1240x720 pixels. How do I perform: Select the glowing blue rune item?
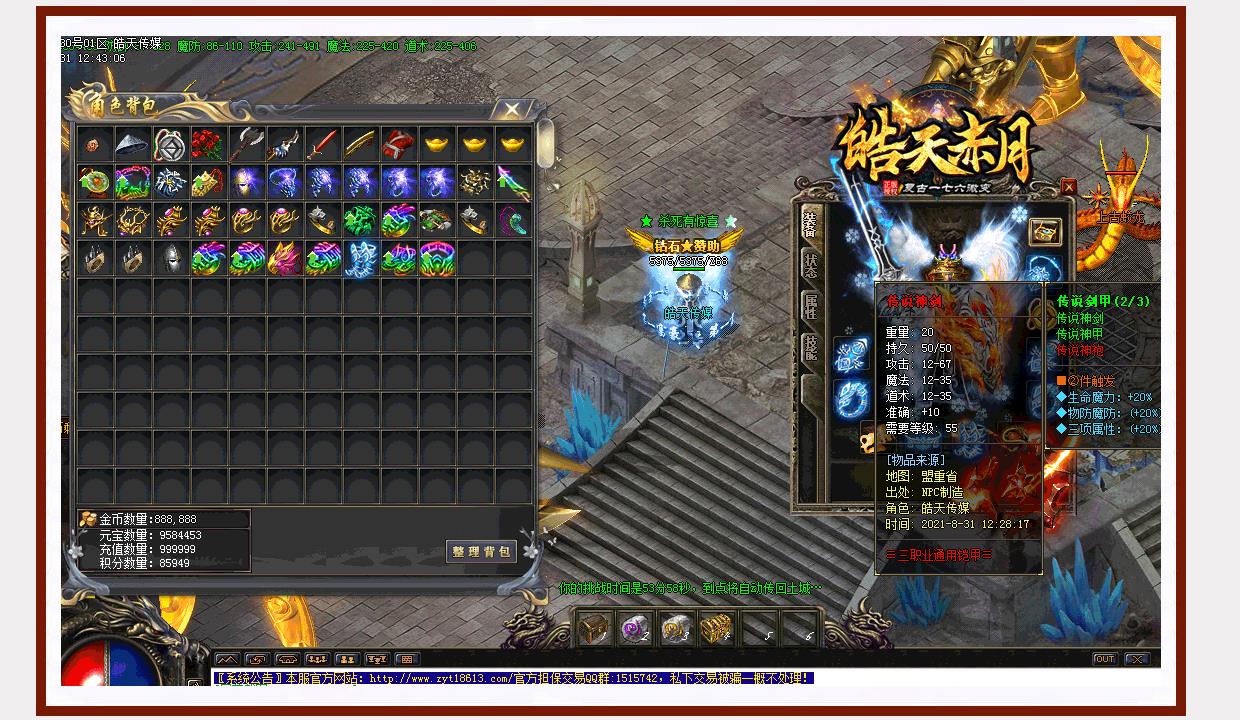pos(361,258)
